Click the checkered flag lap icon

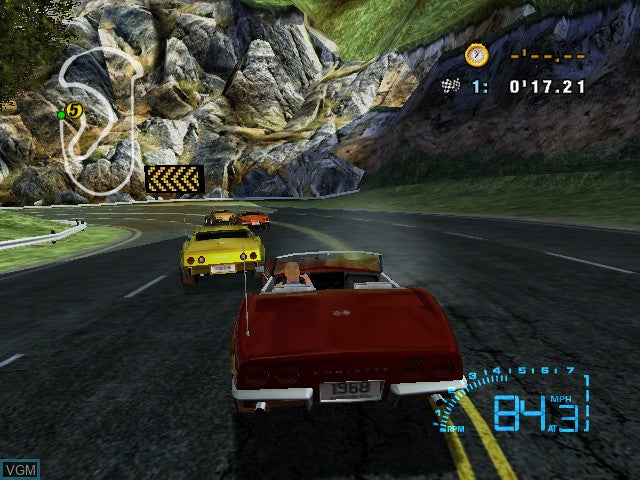[x=450, y=87]
